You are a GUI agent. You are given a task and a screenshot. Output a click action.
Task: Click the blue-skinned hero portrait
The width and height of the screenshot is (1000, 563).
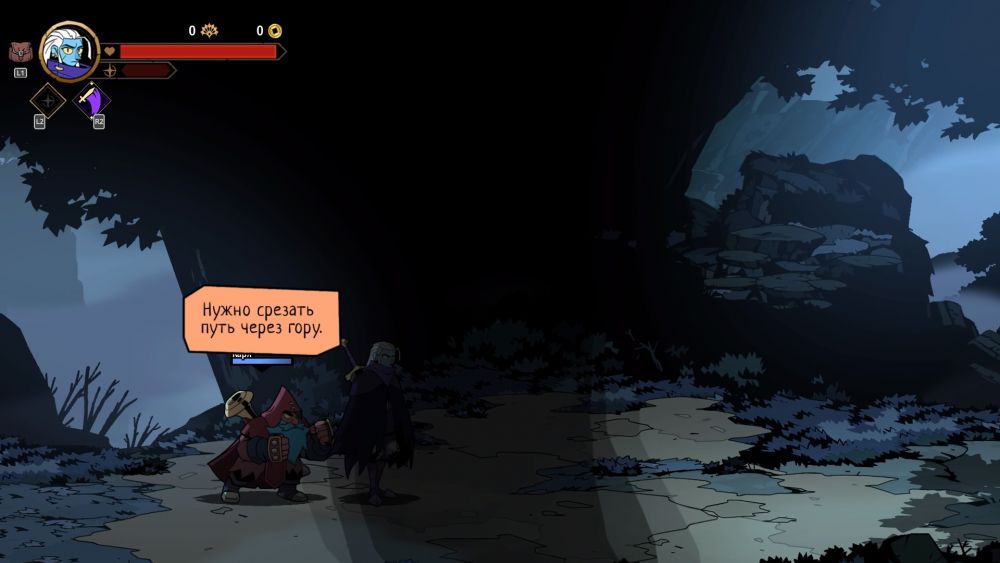(x=69, y=50)
